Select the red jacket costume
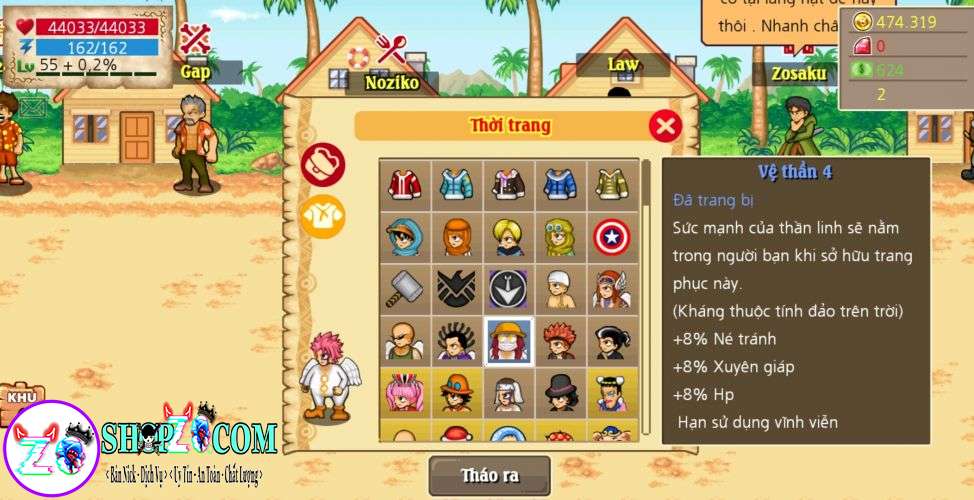The height and width of the screenshot is (500, 974). pyautogui.click(x=404, y=184)
